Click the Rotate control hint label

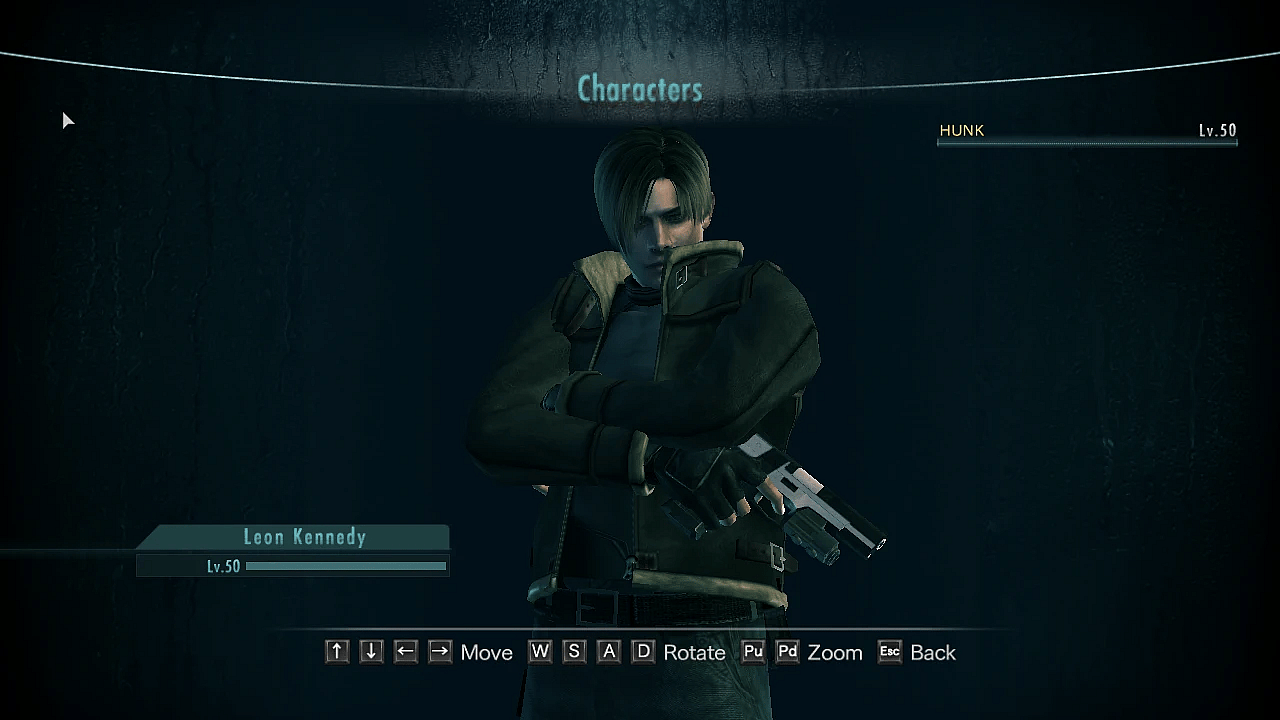click(694, 652)
